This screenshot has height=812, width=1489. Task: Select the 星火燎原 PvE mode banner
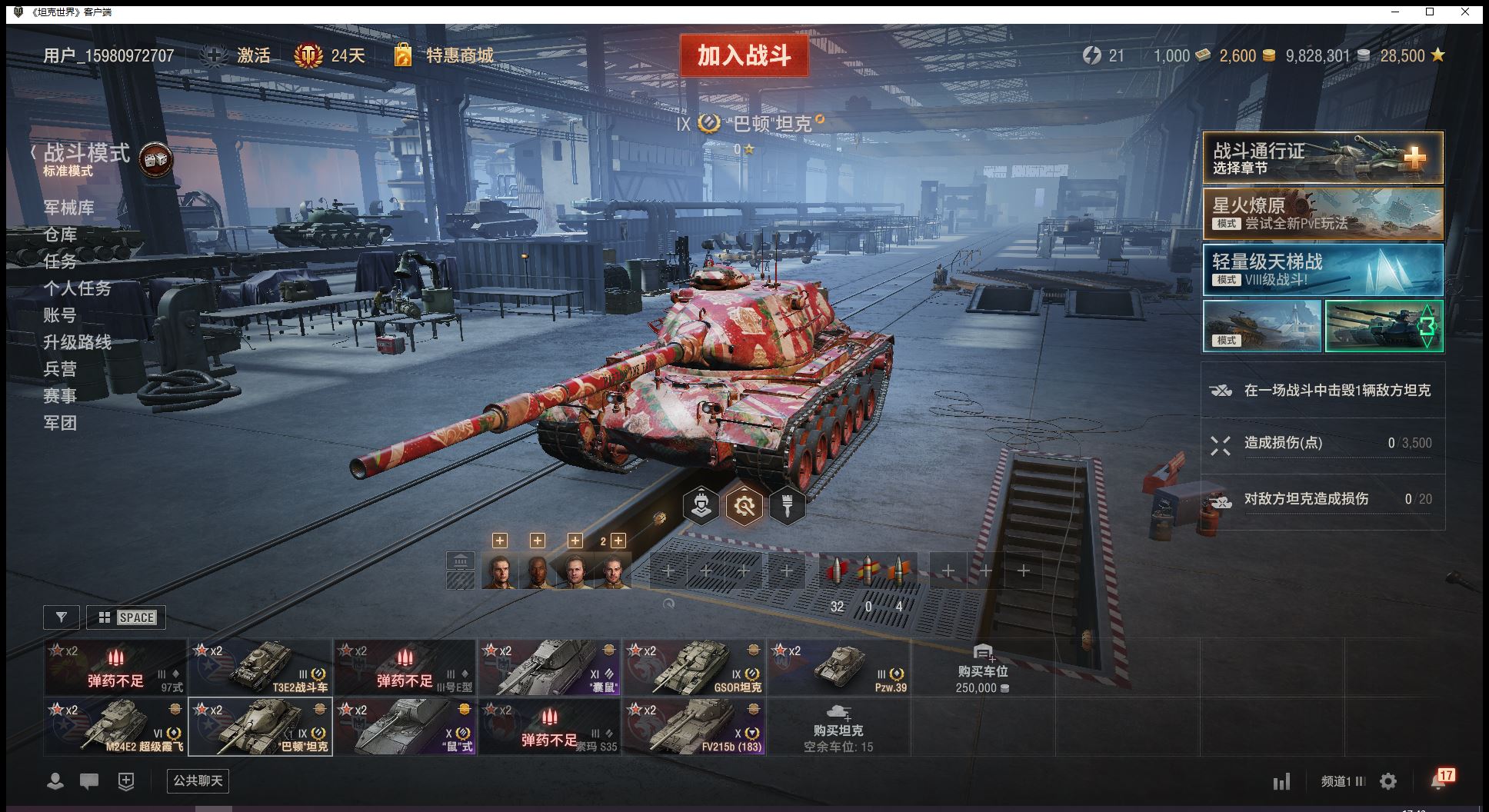pyautogui.click(x=1322, y=214)
